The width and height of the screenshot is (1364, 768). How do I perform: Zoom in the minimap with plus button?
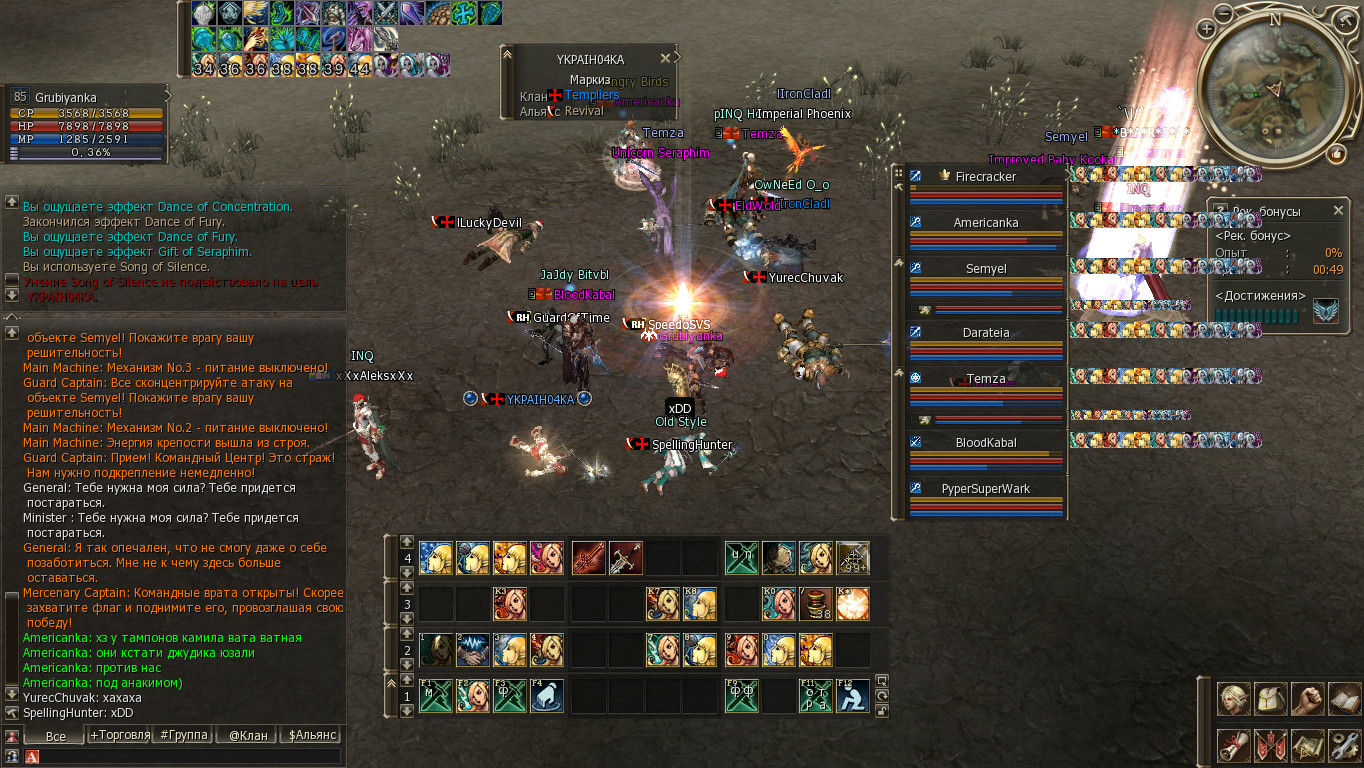click(1208, 29)
